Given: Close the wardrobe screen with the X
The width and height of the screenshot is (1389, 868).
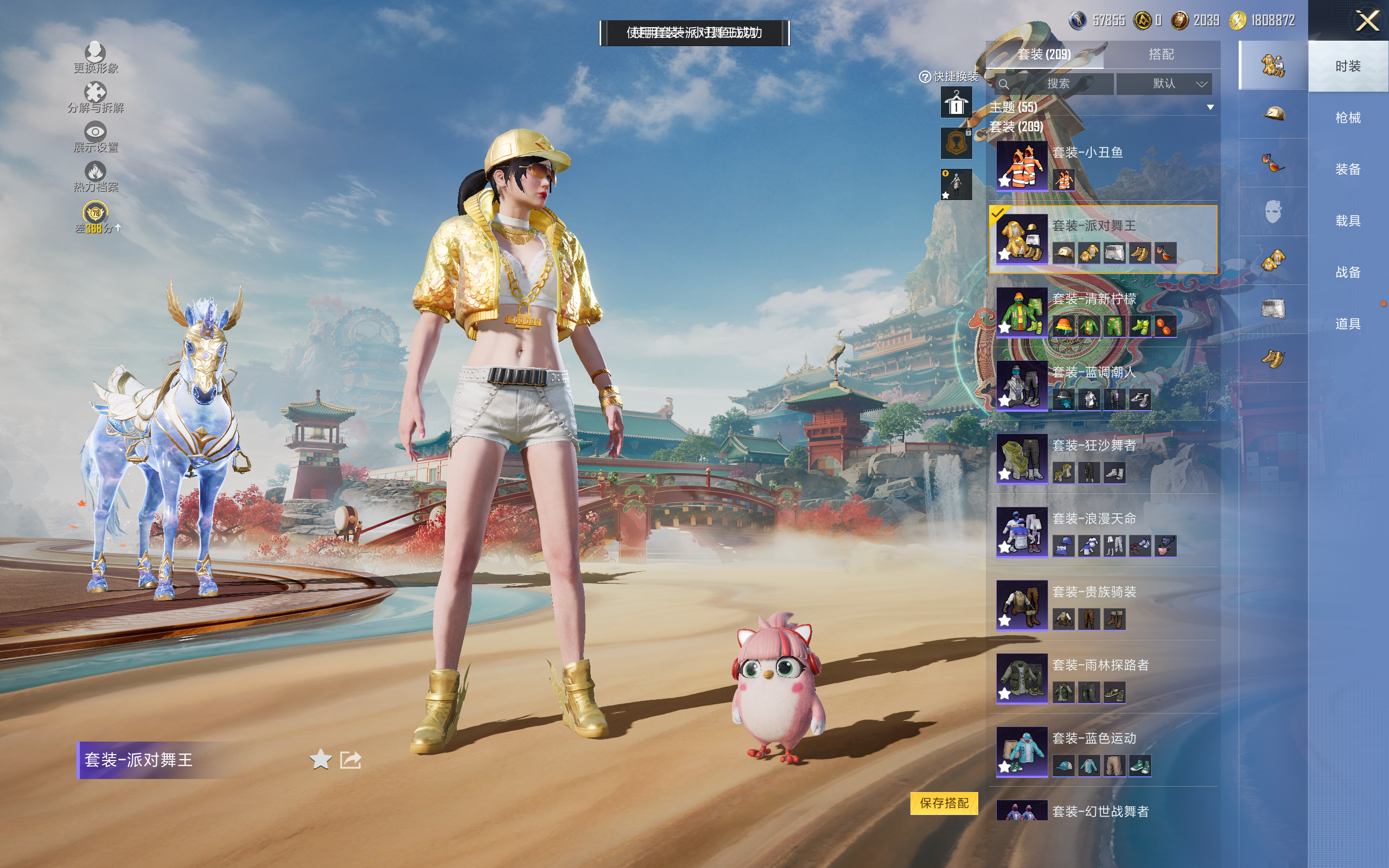Looking at the screenshot, I should click(x=1367, y=21).
